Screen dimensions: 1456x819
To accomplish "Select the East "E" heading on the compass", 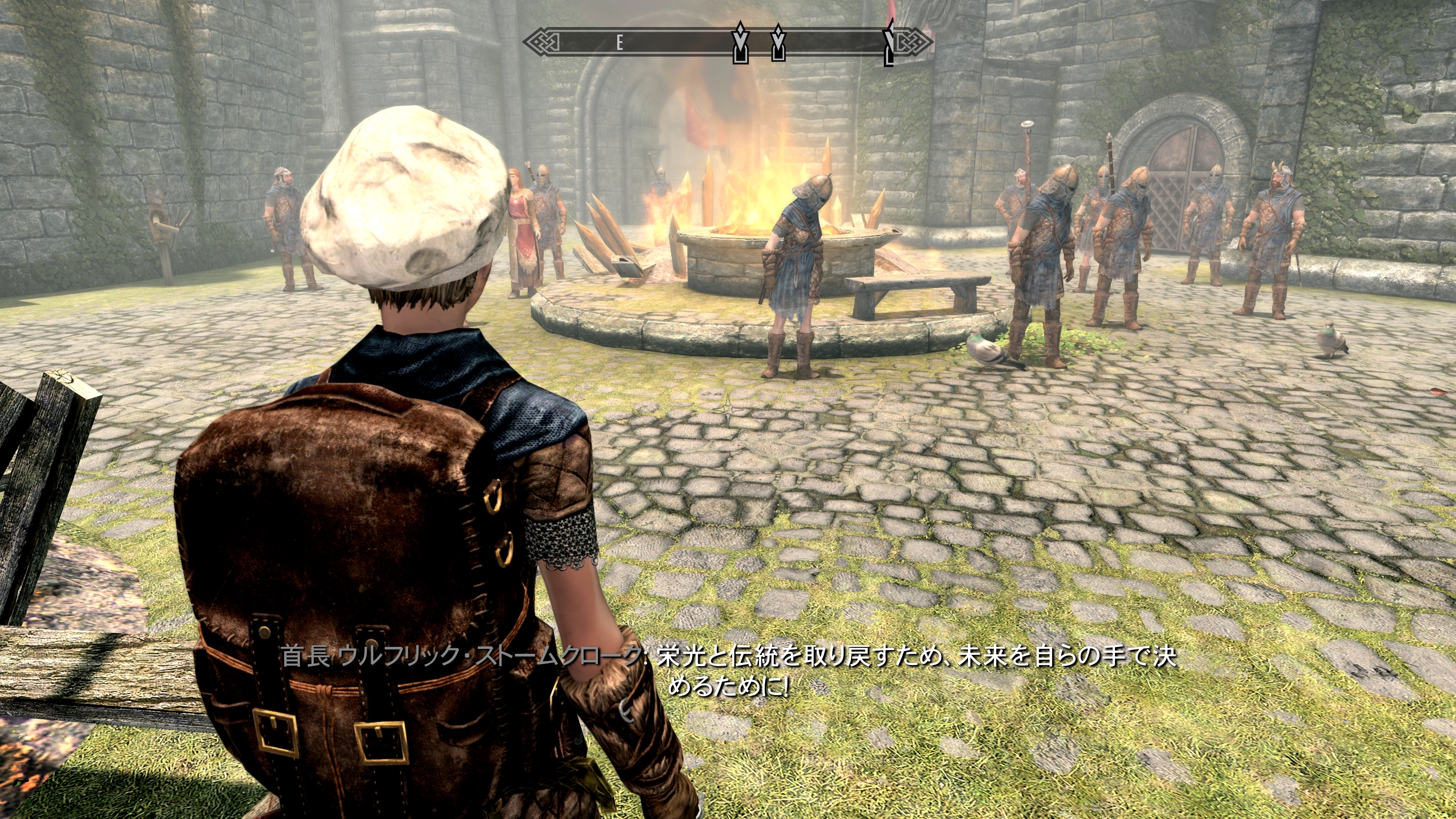I will coord(619,42).
